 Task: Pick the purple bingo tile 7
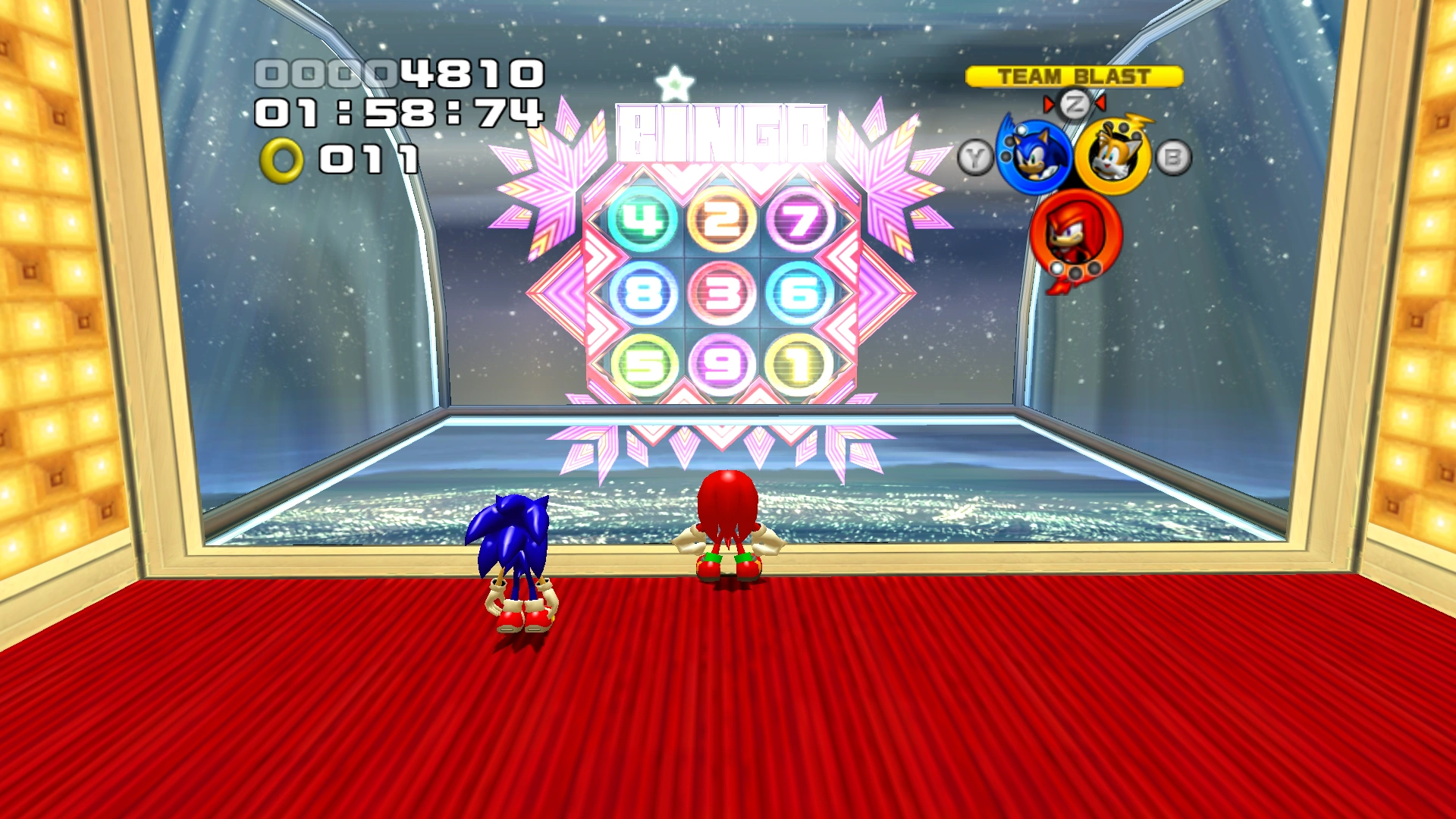point(800,220)
